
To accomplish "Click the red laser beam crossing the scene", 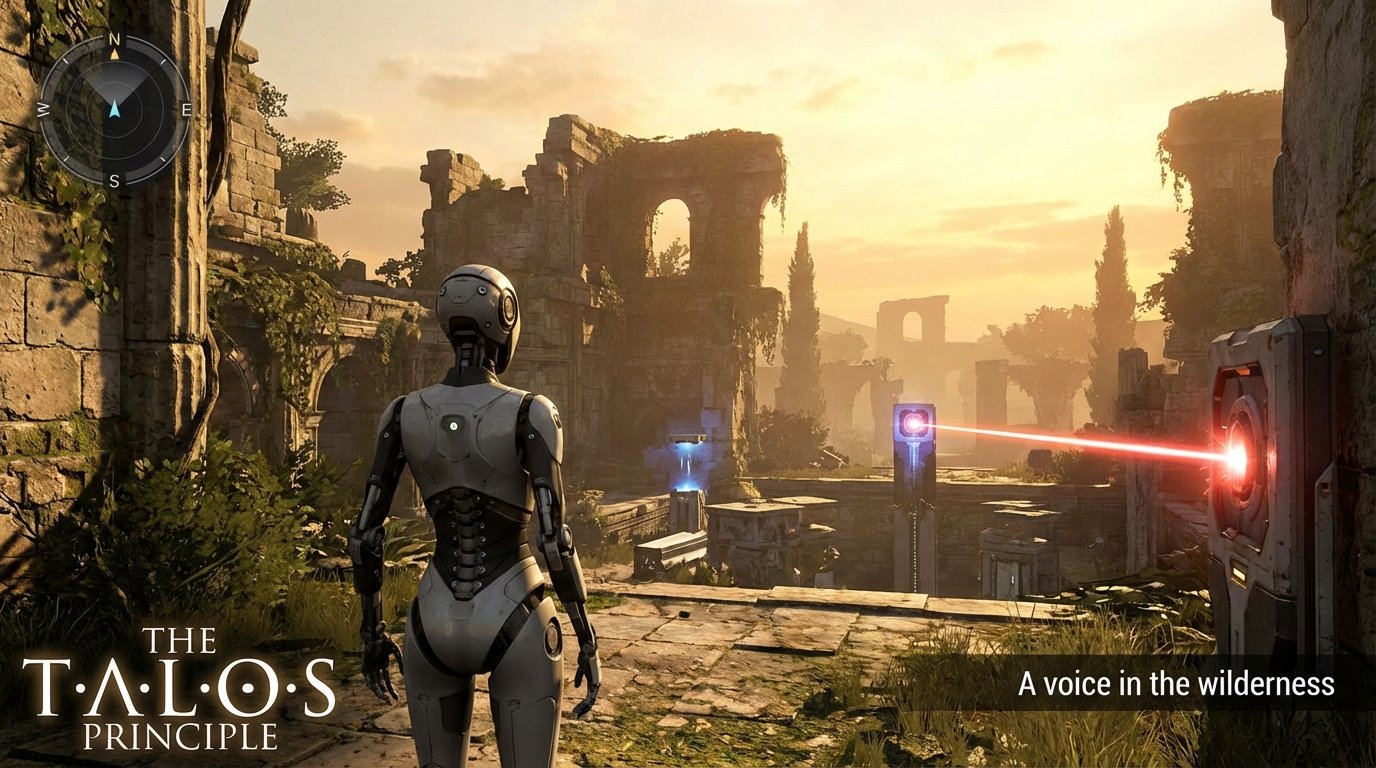I will tap(1080, 443).
